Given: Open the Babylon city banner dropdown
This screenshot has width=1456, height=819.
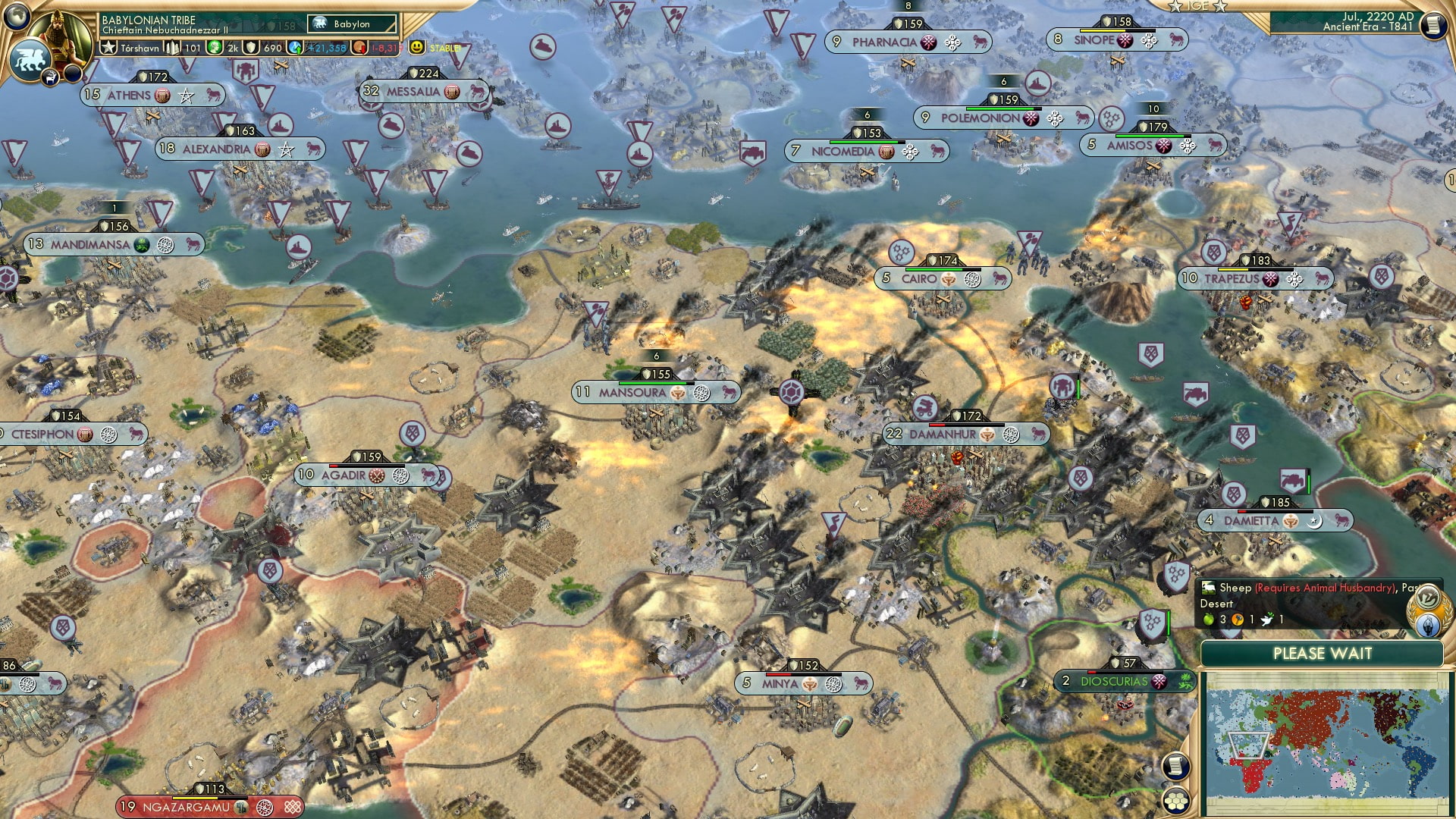Looking at the screenshot, I should click(353, 24).
